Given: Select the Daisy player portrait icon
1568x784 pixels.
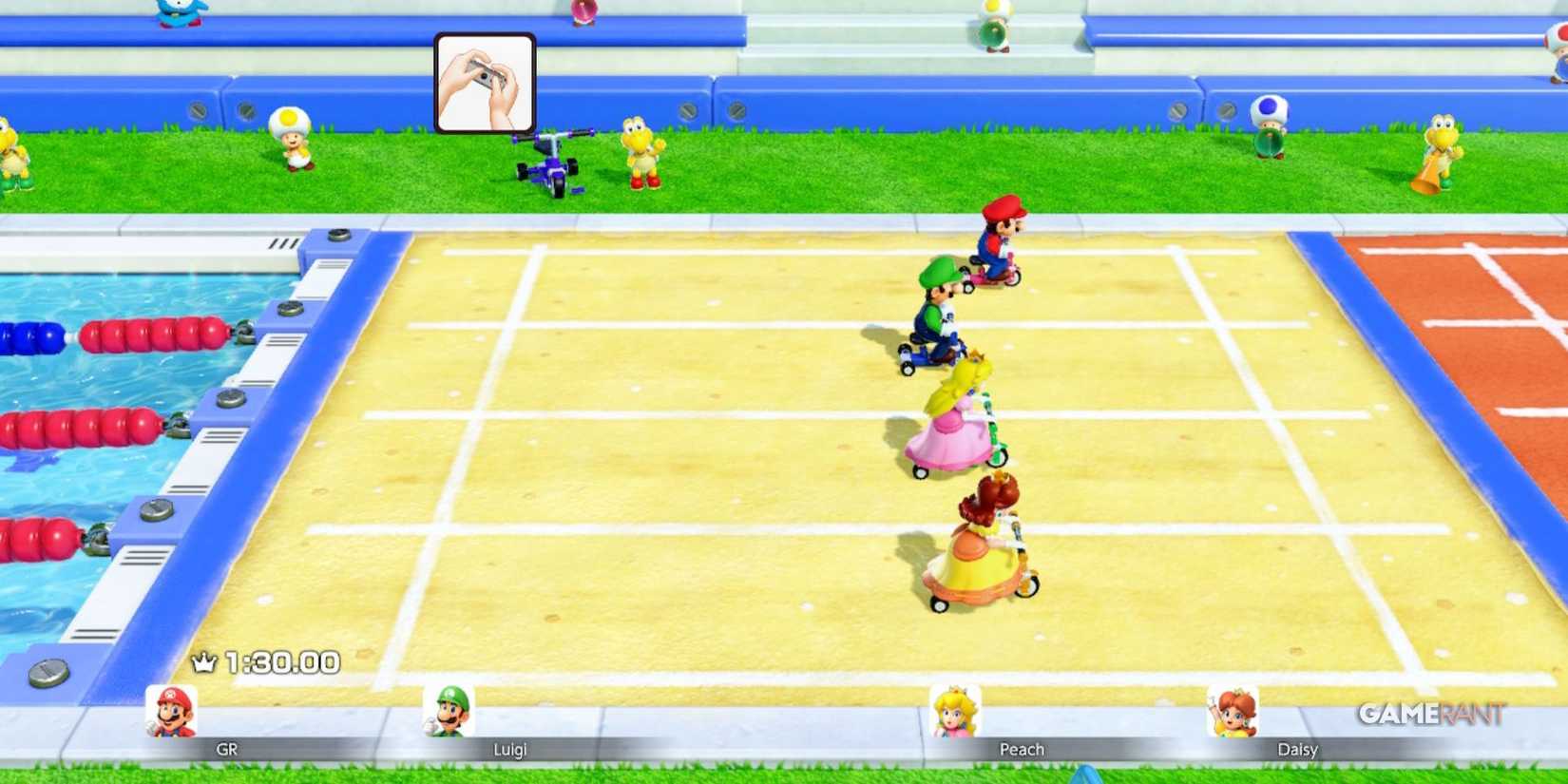Looking at the screenshot, I should pyautogui.click(x=1233, y=711).
